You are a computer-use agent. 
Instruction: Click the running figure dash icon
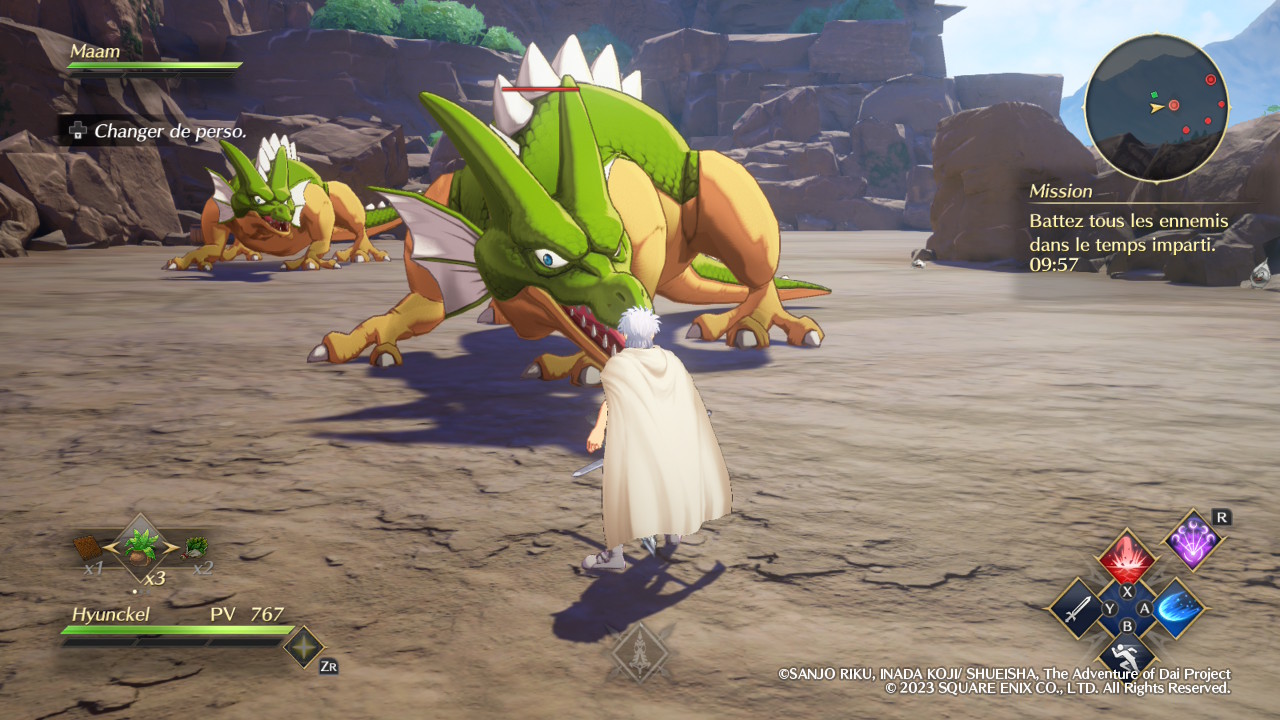[x=1127, y=655]
